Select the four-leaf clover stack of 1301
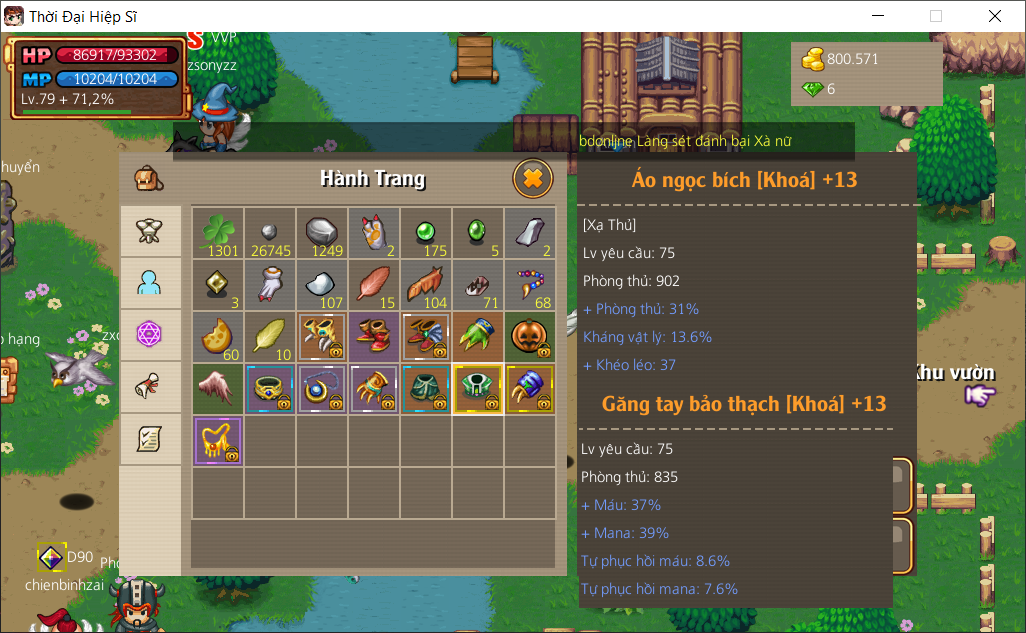 point(217,232)
